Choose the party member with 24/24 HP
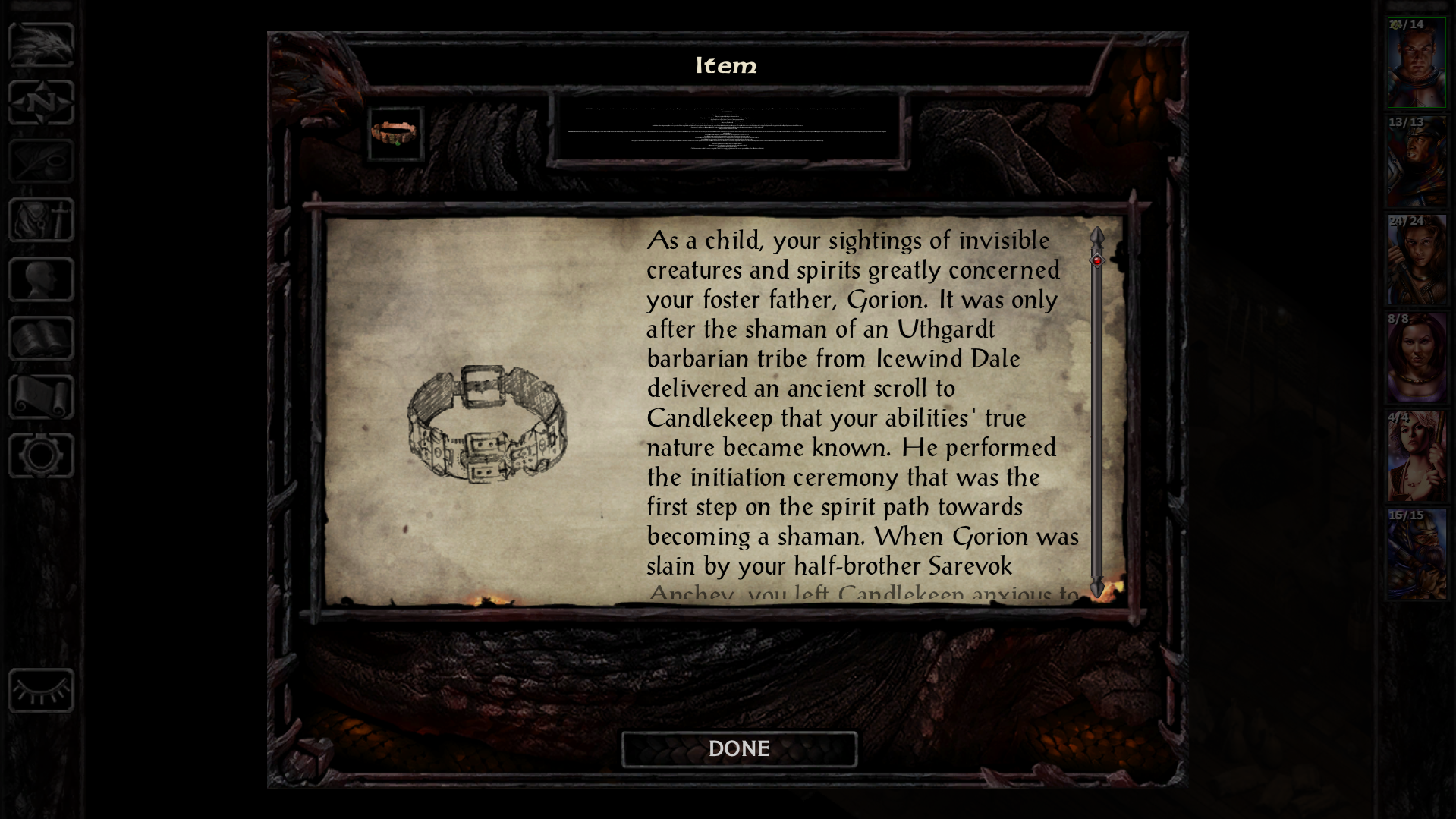 coord(1417,261)
